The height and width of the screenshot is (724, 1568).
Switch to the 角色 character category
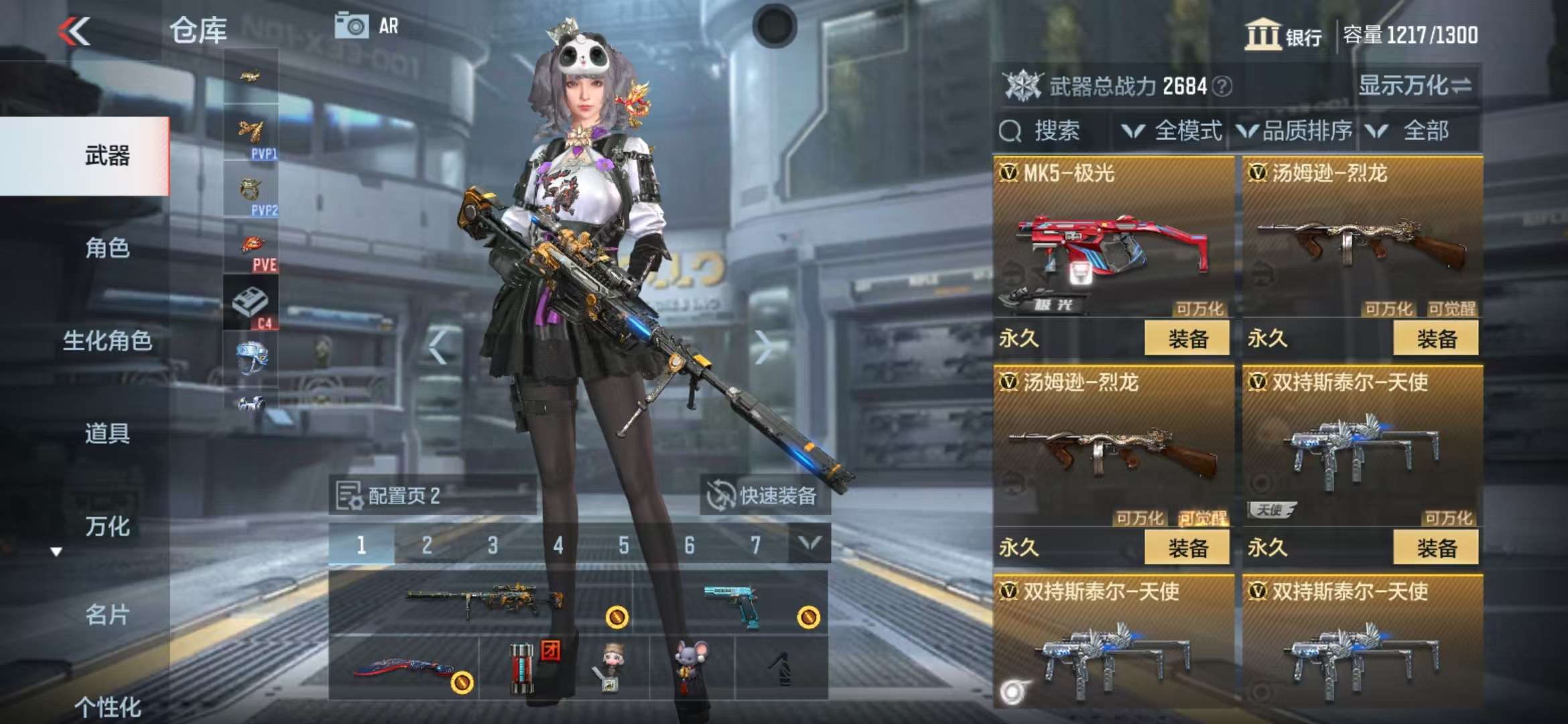[x=107, y=249]
